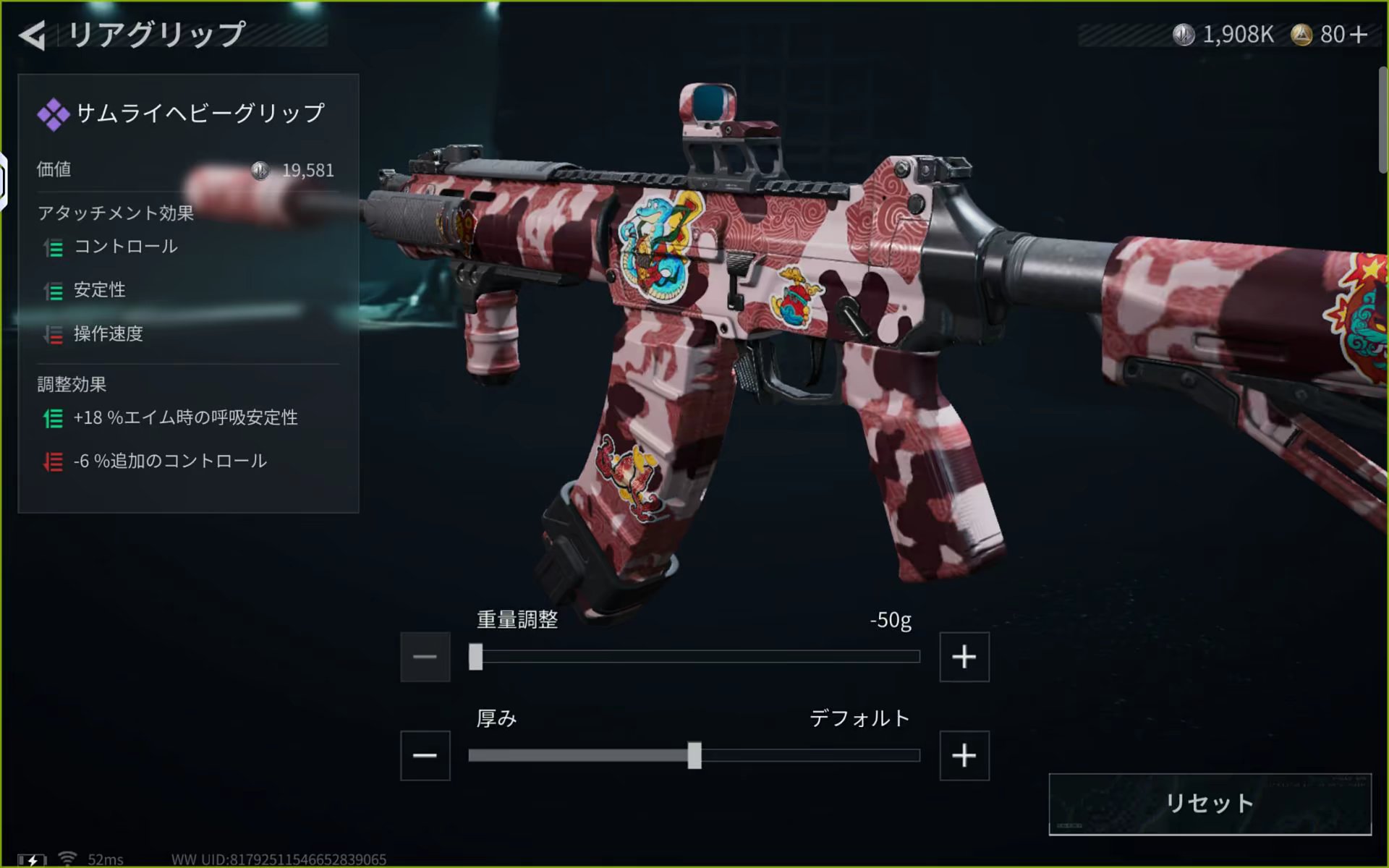Click the 重量調整 weight slider track
This screenshot has width=1389, height=868.
694,657
